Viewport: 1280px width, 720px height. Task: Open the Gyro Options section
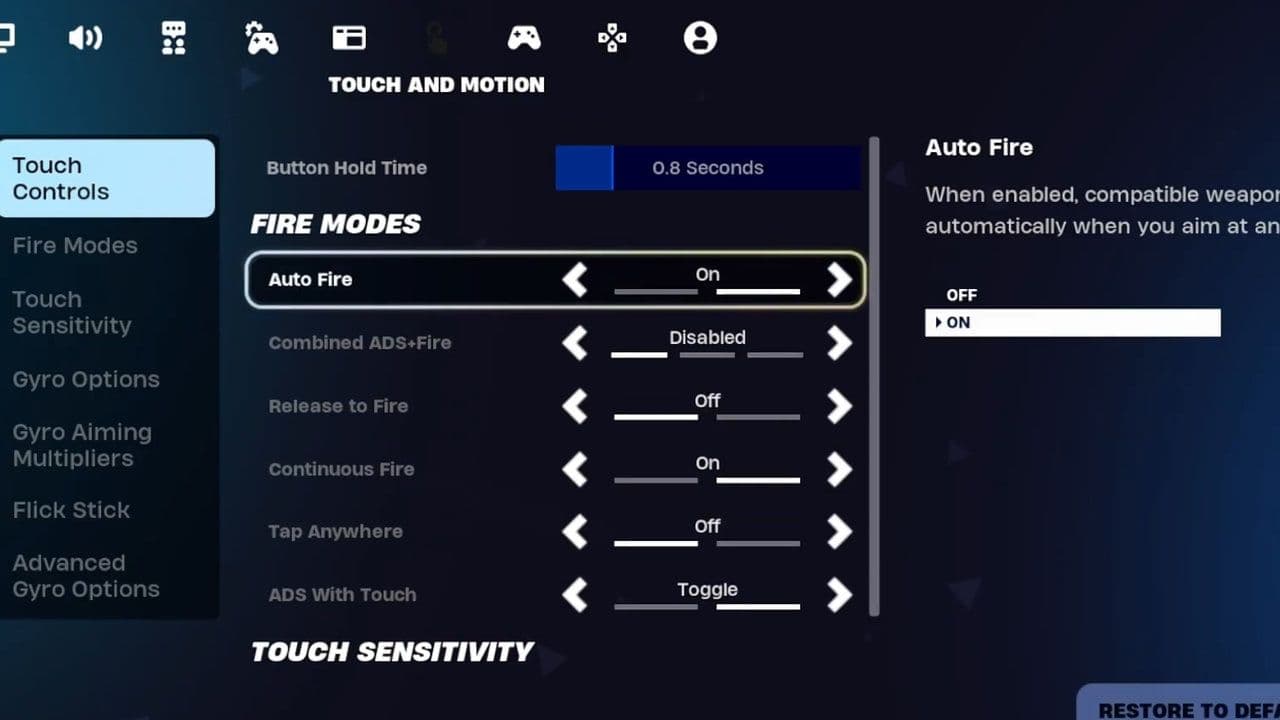pyautogui.click(x=86, y=379)
